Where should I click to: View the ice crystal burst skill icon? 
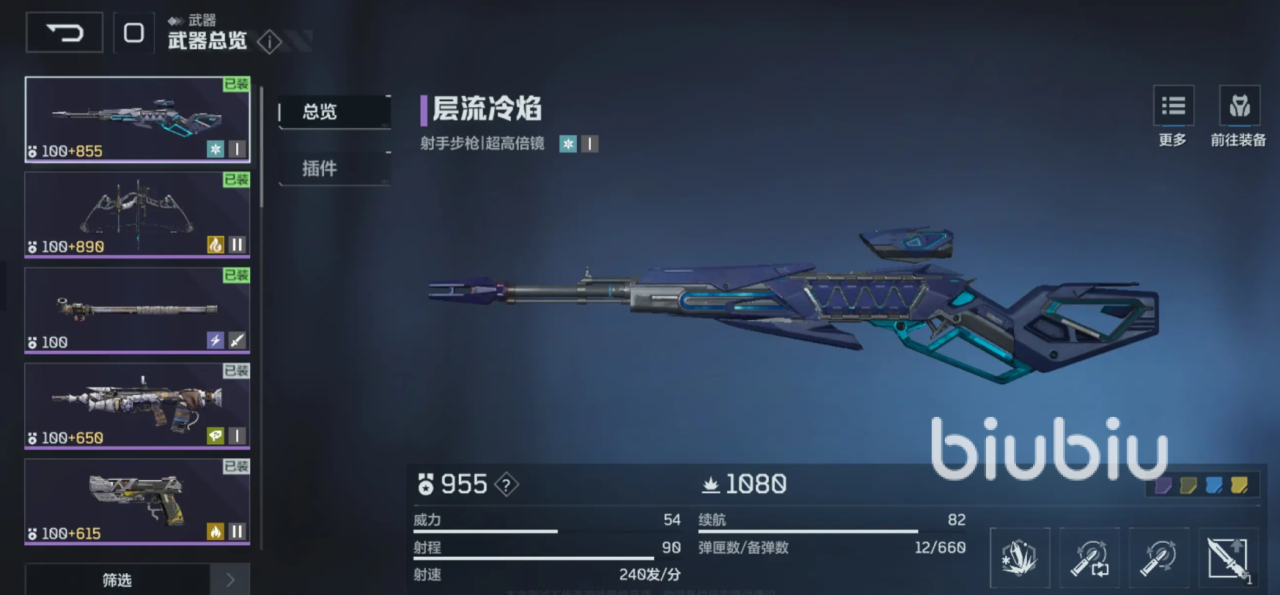pos(1020,557)
